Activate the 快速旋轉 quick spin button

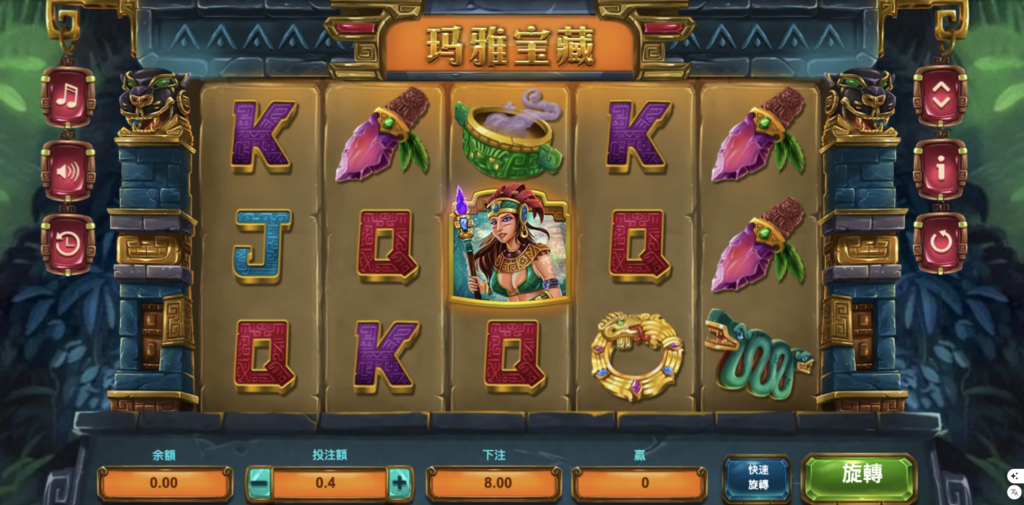(756, 478)
